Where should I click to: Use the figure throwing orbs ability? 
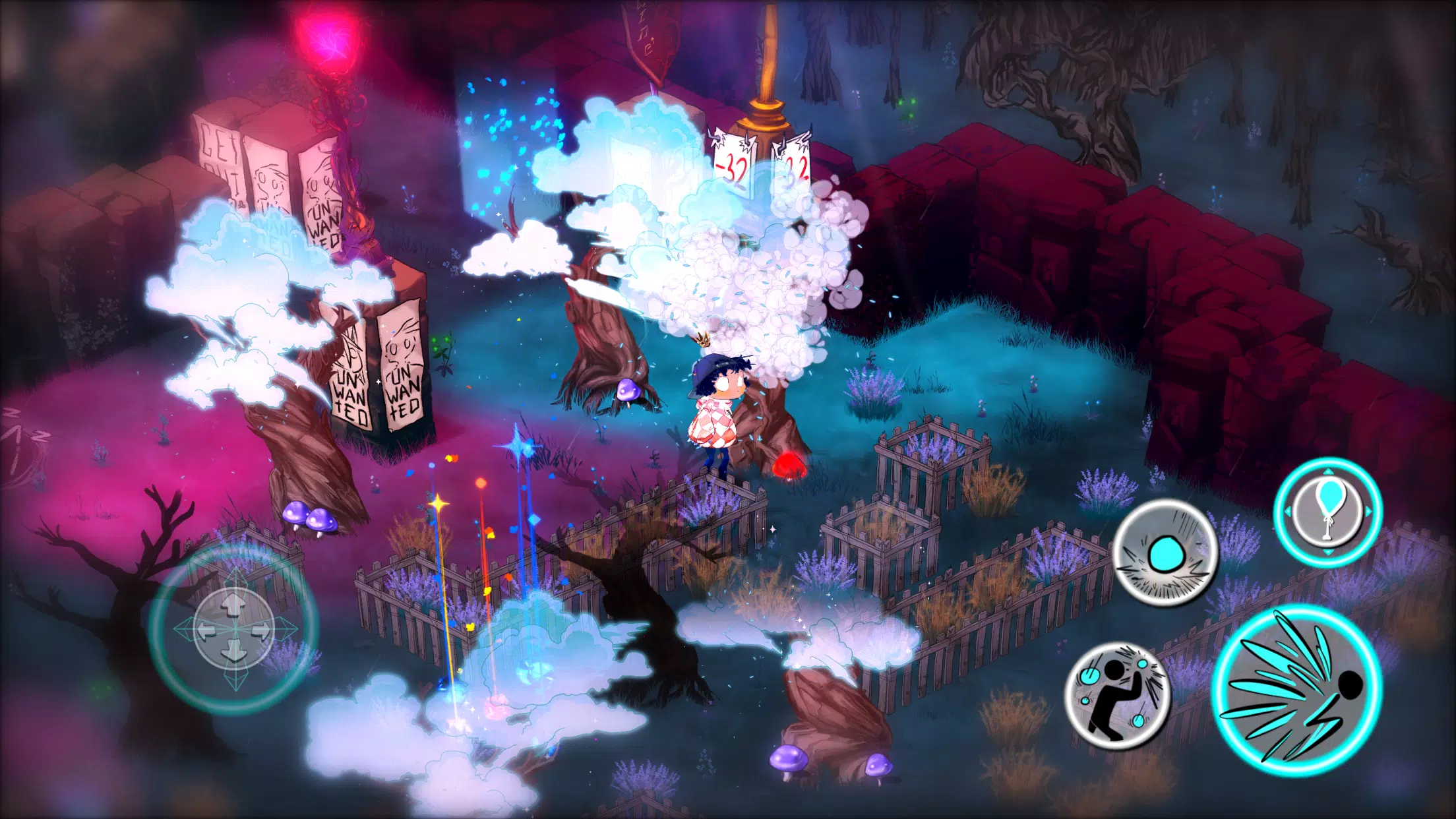click(x=1118, y=695)
